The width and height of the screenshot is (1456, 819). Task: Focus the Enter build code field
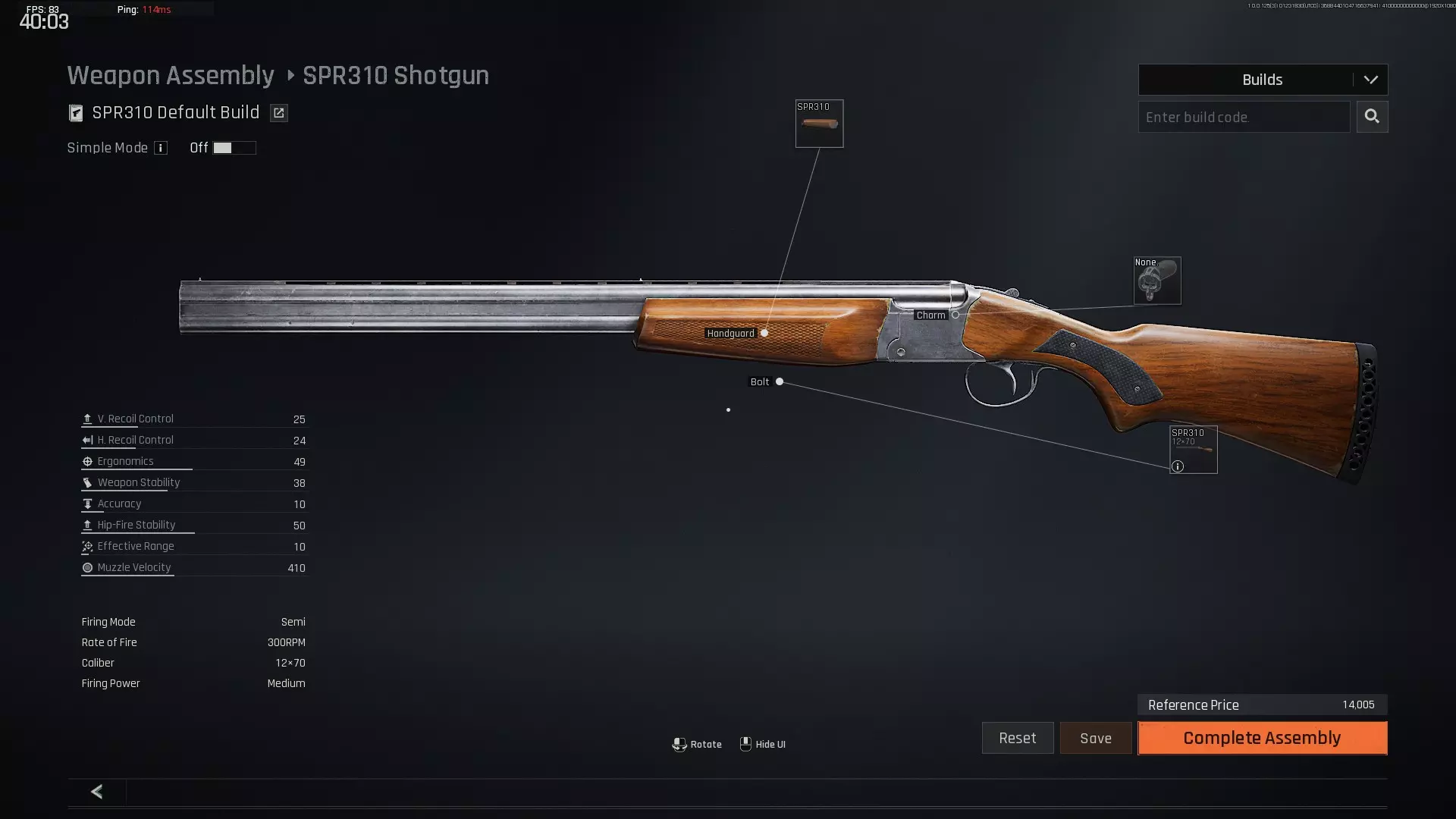1244,117
